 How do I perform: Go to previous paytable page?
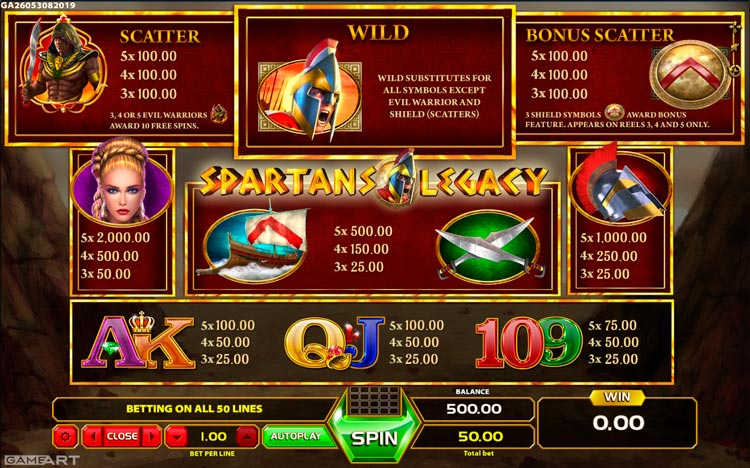(93, 436)
